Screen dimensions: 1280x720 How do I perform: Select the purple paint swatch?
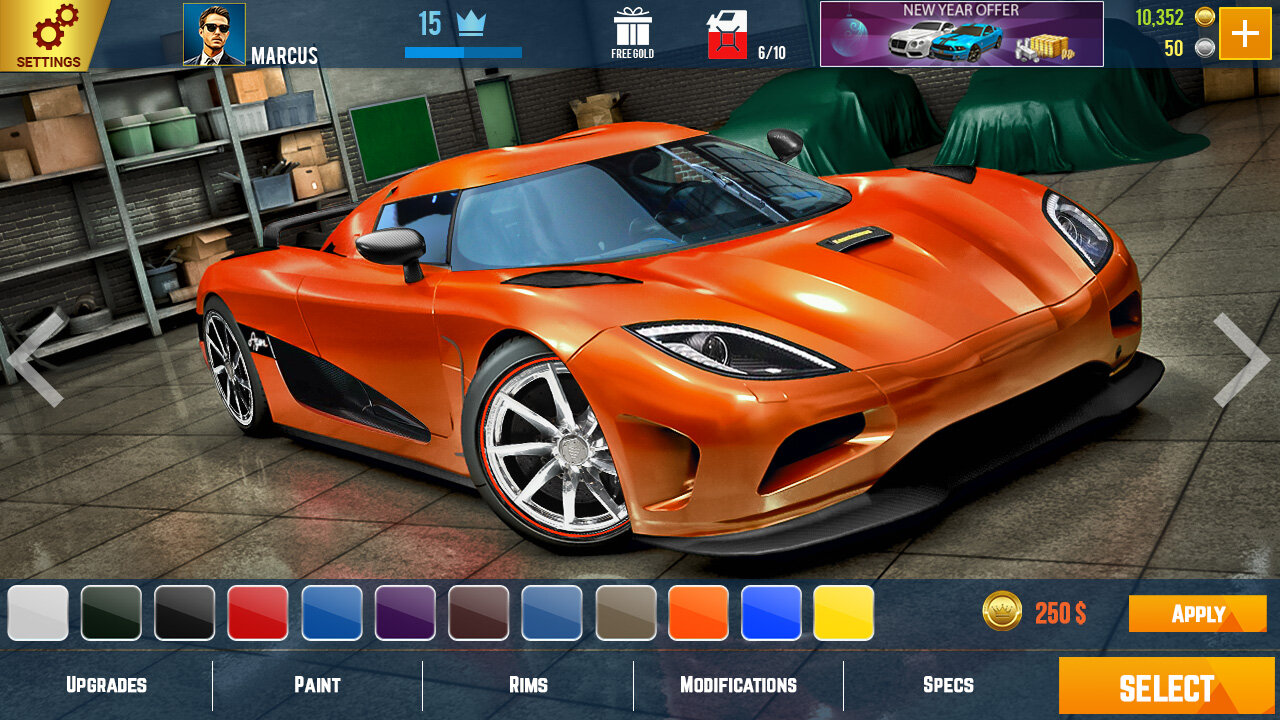click(405, 613)
